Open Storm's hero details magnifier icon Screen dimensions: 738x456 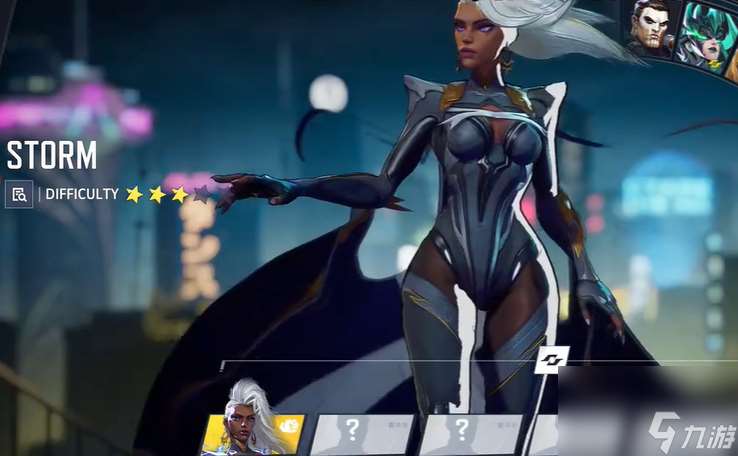click(x=19, y=194)
